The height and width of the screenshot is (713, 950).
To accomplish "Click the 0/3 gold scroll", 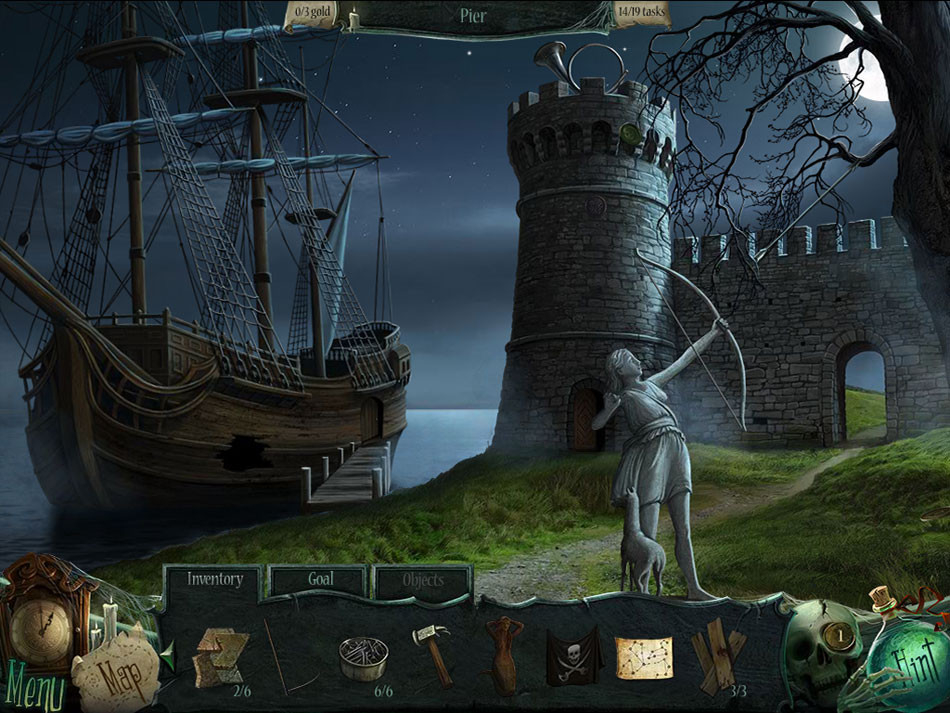I will 314,16.
